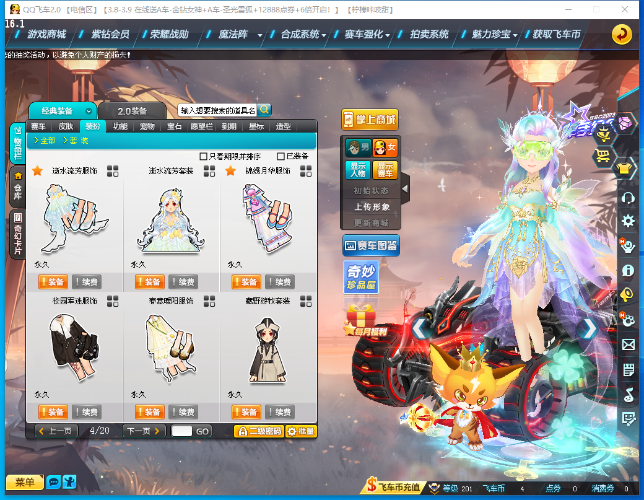644x500 pixels.
Task: Open the 掌上商城 mobile mall
Action: 370,119
